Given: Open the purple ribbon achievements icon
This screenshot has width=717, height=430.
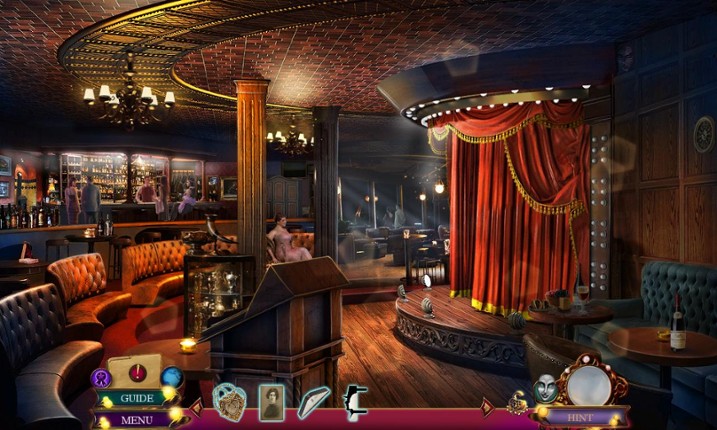Looking at the screenshot, I should (101, 378).
